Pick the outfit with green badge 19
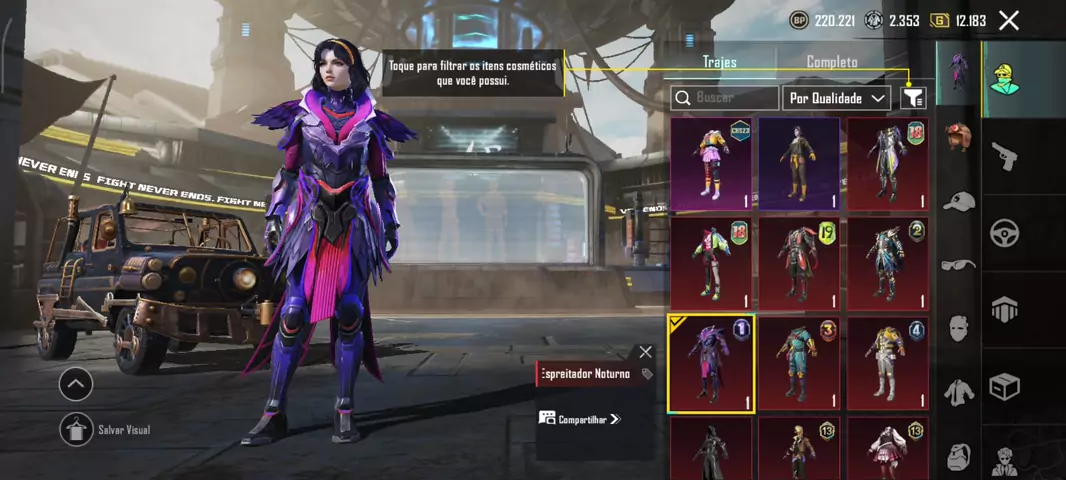1066x480 pixels. [x=799, y=264]
